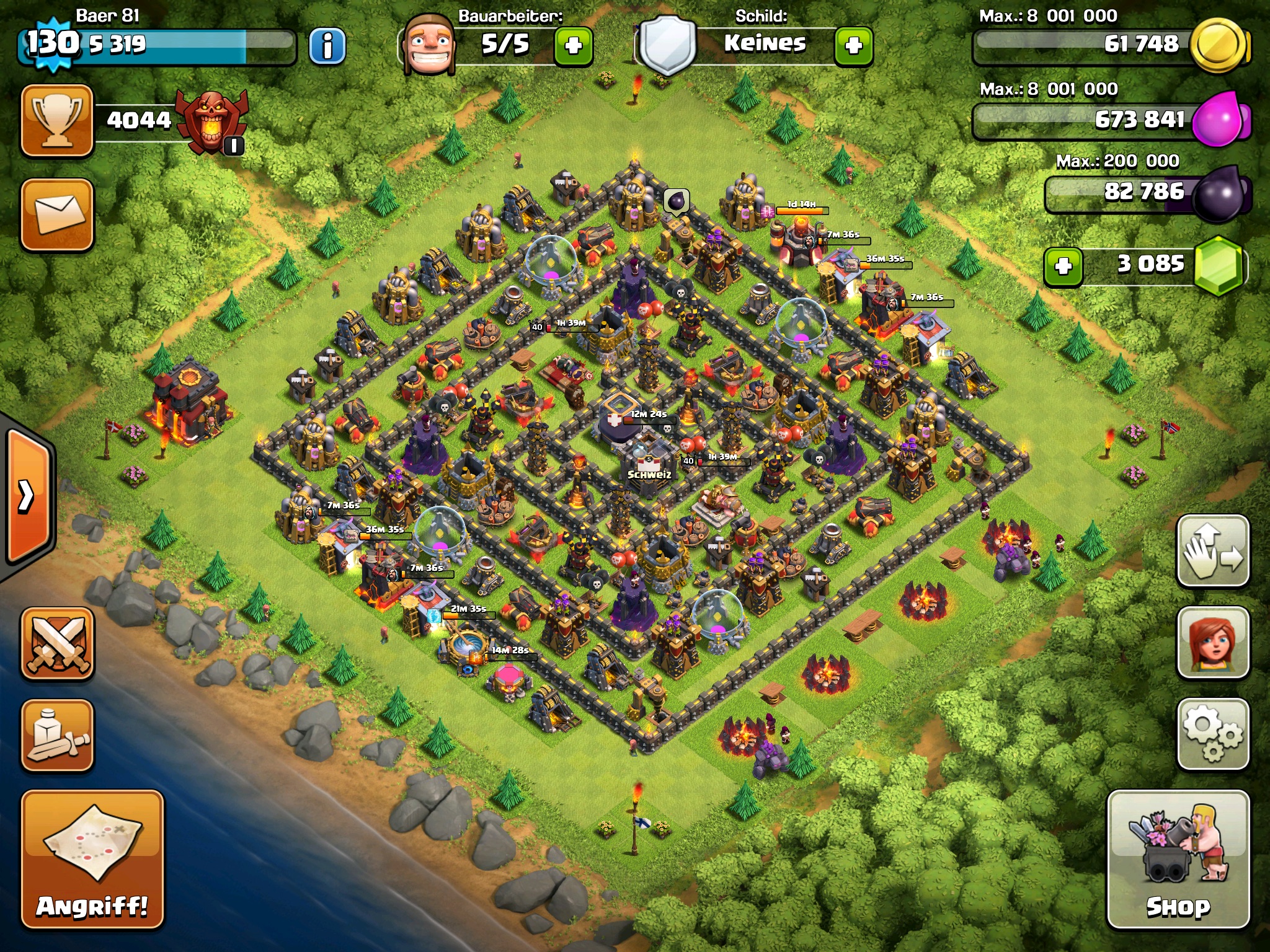1270x952 pixels.
Task: Open the trophy rankings button
Action: [x=57, y=120]
